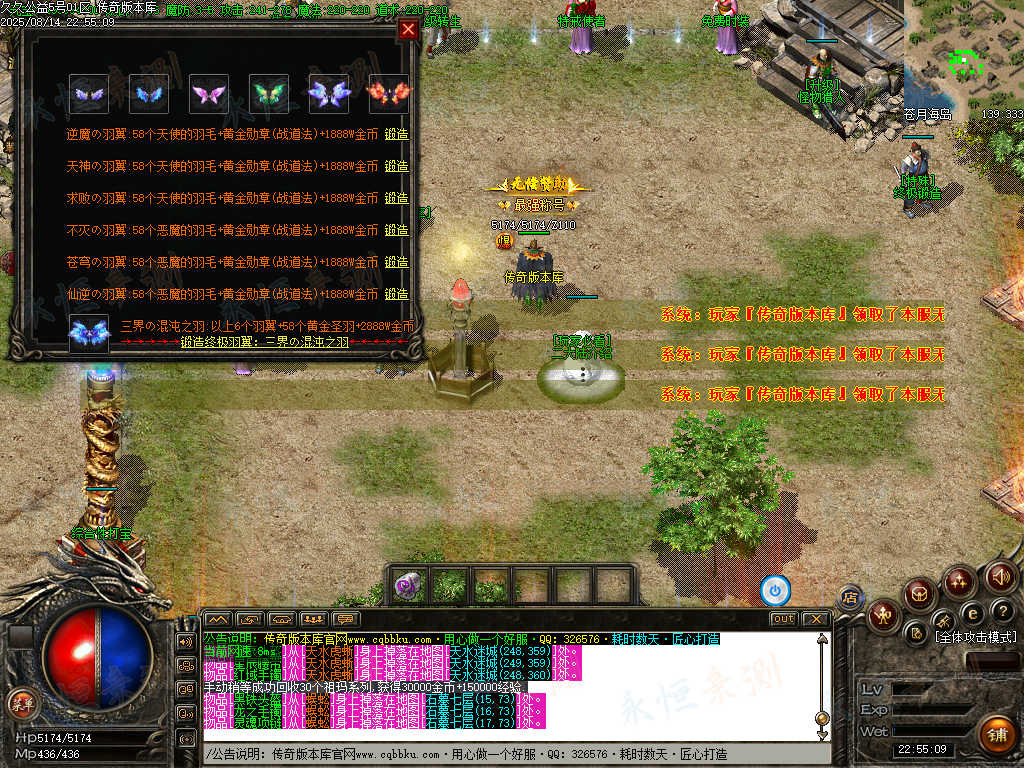Click the 锻造终极羽翼 ultimate wings link

[x=264, y=342]
